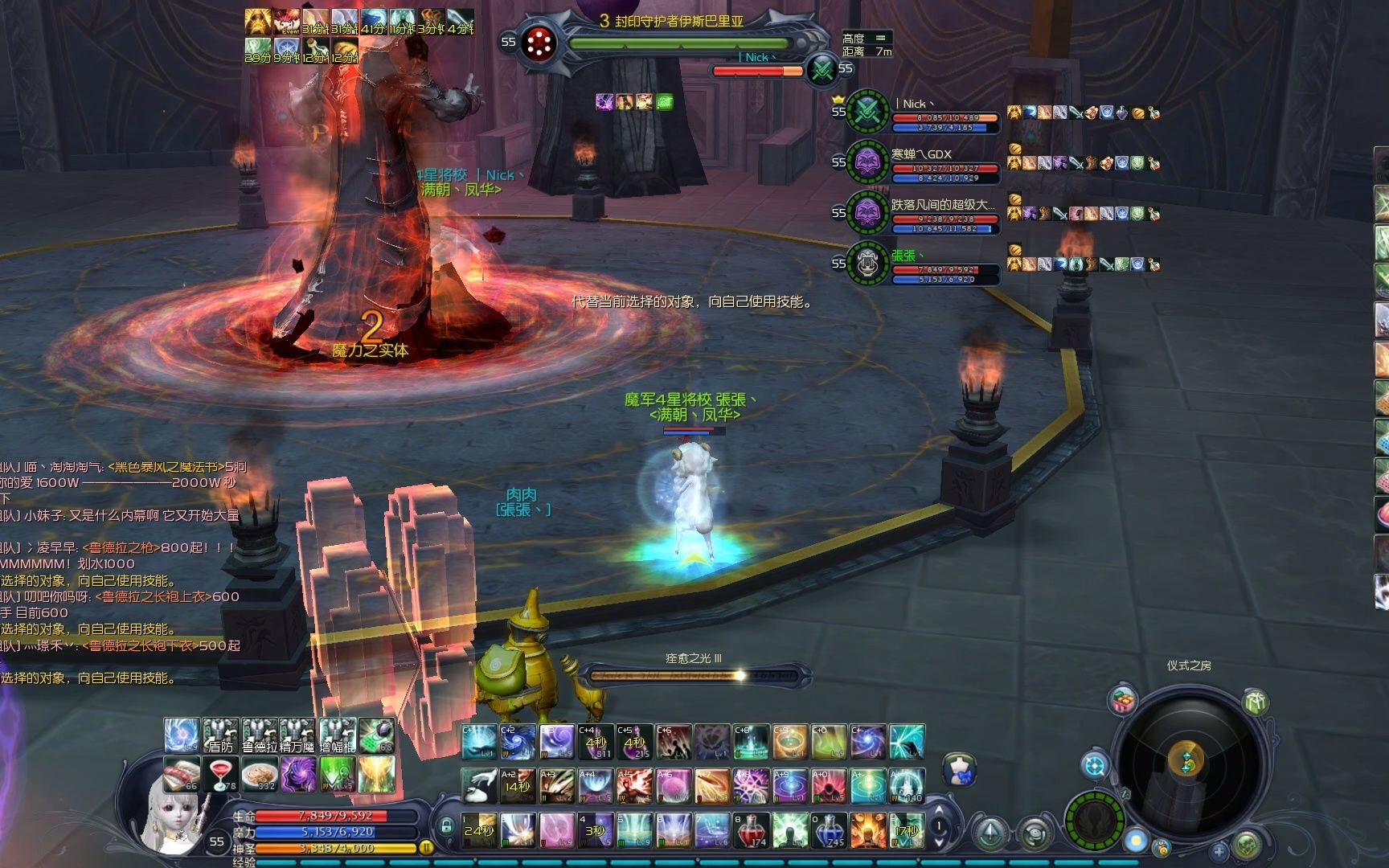Select party member Nick's portrait
This screenshot has height=868, width=1389.
(x=867, y=111)
